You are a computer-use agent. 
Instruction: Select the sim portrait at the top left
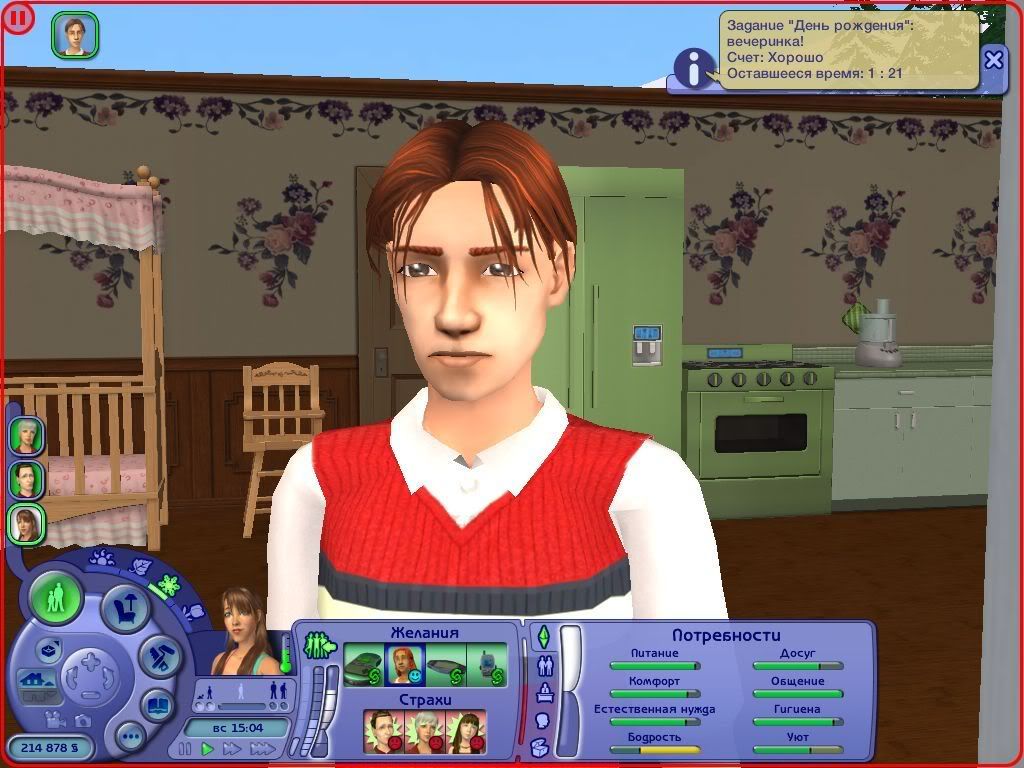[74, 35]
